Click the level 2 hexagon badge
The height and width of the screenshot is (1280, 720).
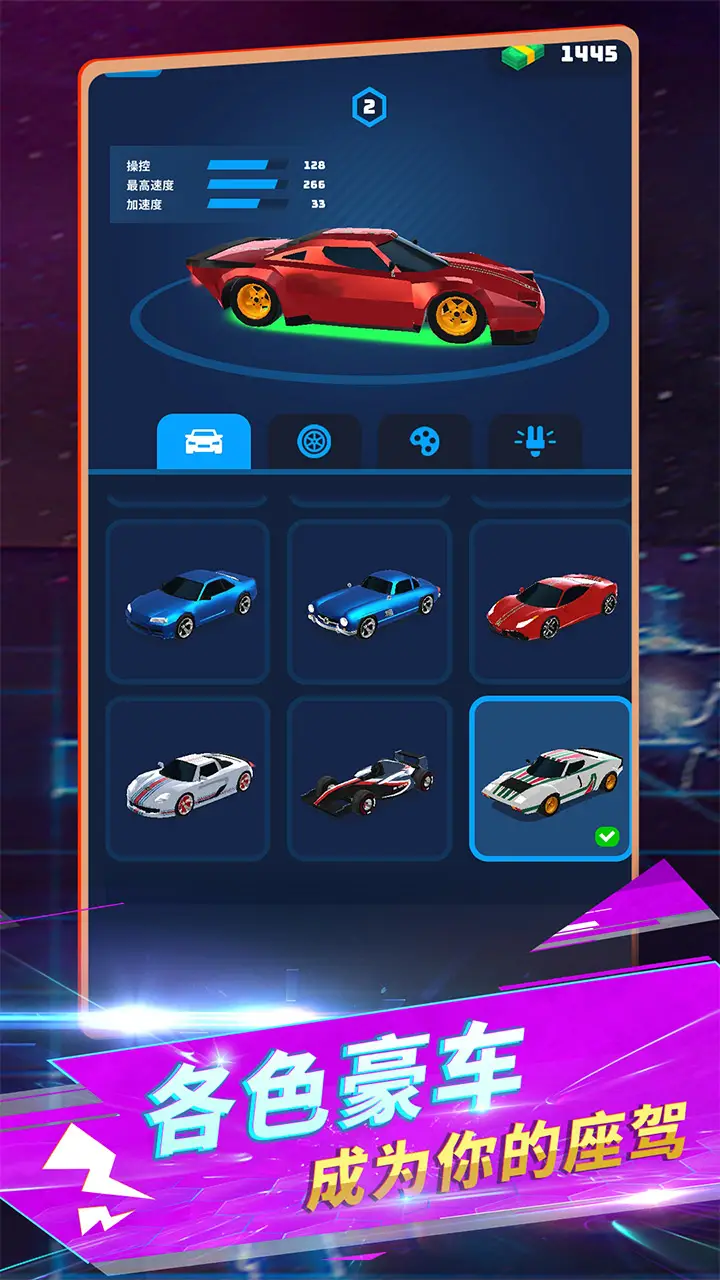[369, 108]
